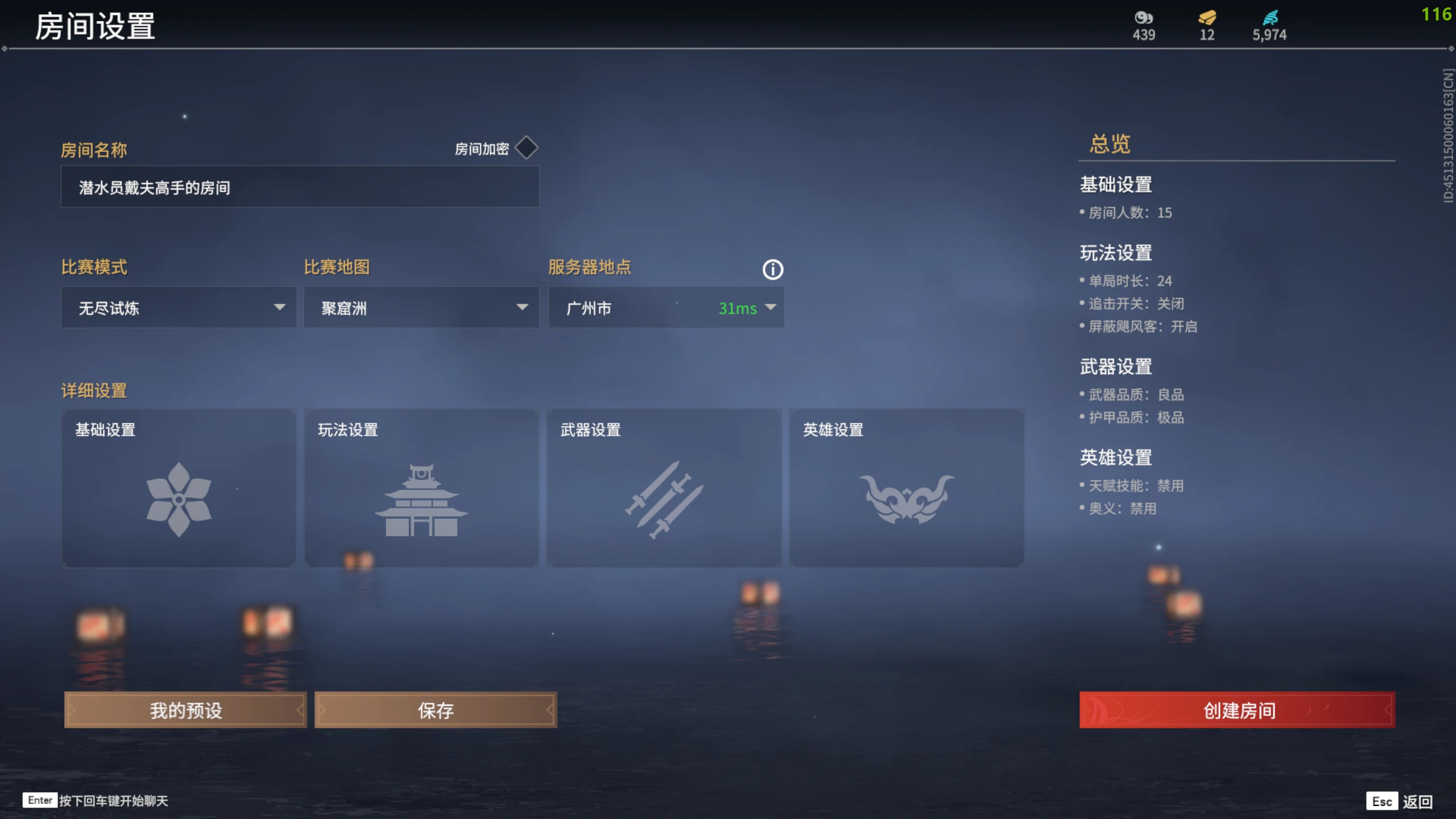This screenshot has height=819, width=1456.
Task: Click the 我的预设 presets button
Action: point(185,710)
